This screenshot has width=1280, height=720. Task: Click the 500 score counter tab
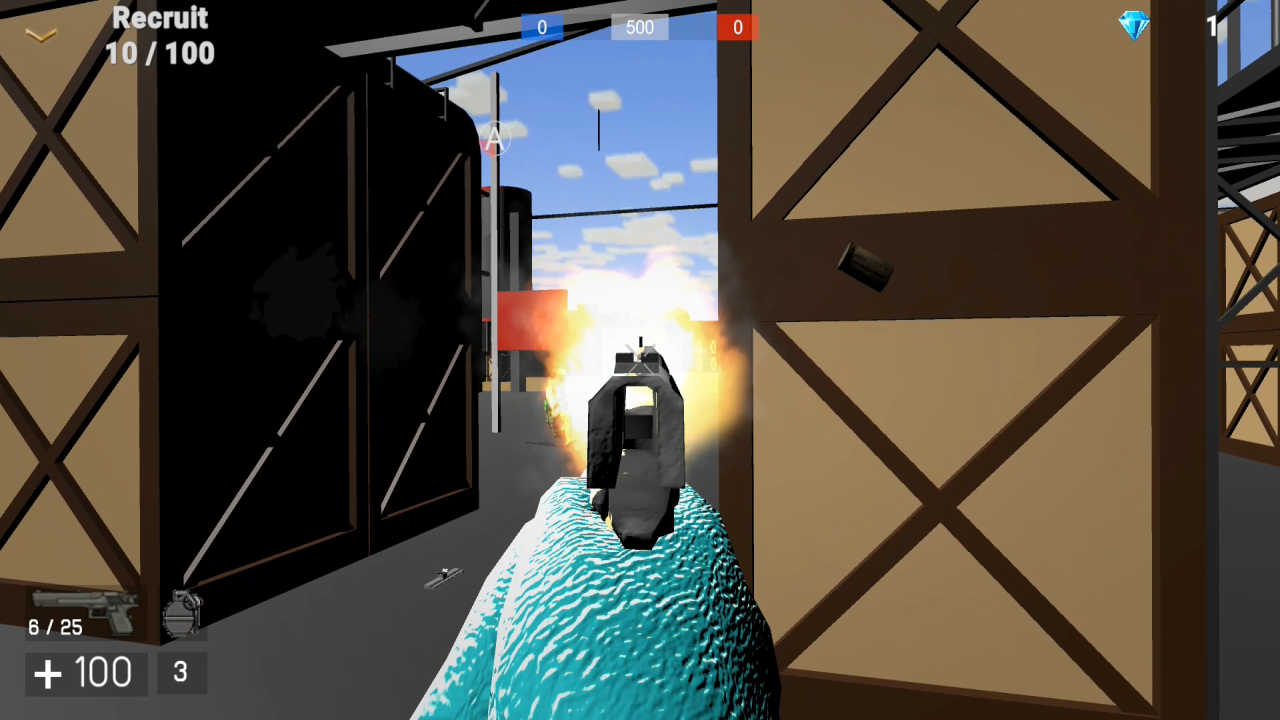pyautogui.click(x=639, y=27)
